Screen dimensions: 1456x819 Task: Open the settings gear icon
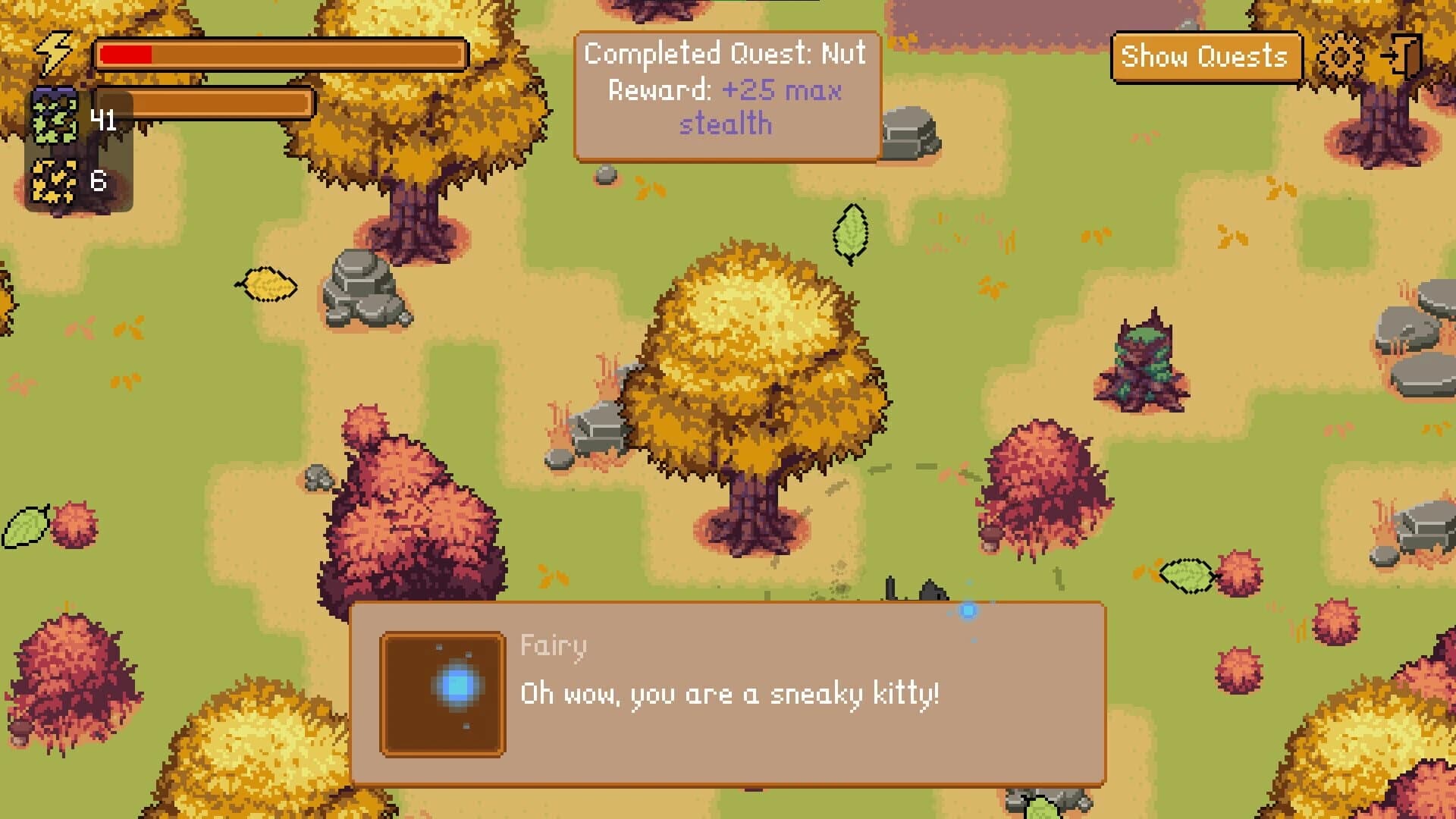pyautogui.click(x=1339, y=55)
